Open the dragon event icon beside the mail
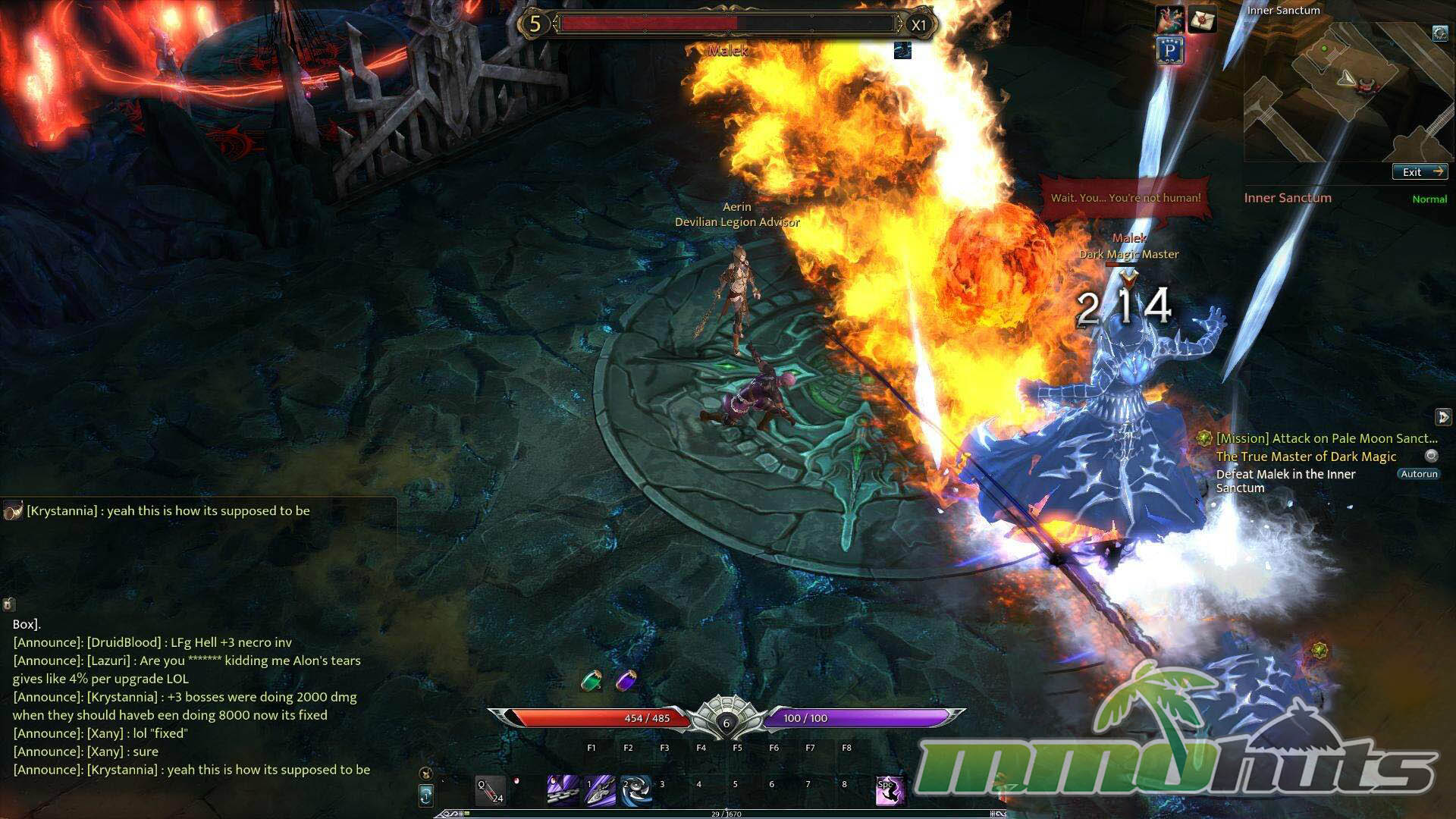The image size is (1456, 819). coord(1170,20)
